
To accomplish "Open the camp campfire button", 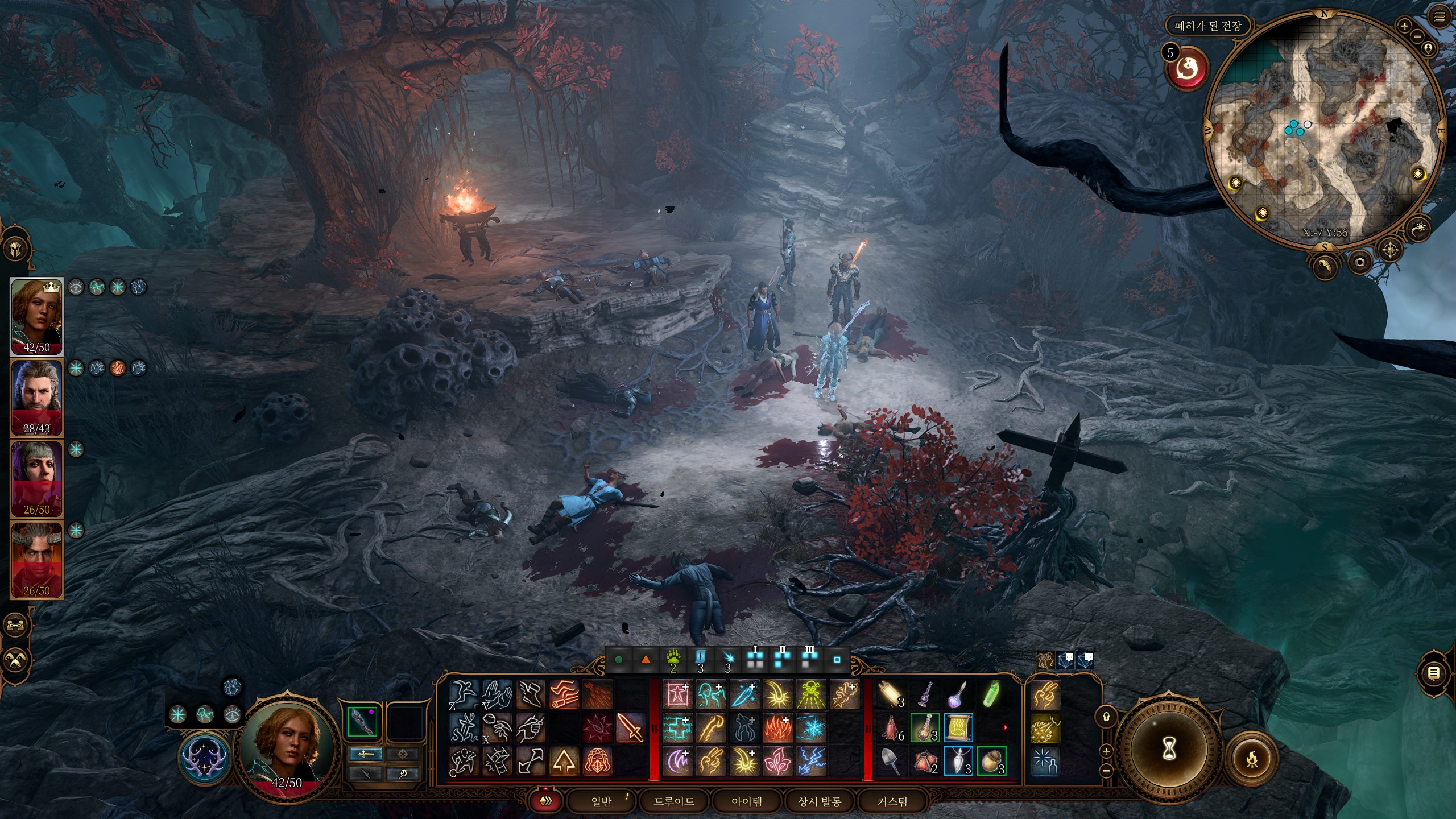I will tap(1251, 759).
